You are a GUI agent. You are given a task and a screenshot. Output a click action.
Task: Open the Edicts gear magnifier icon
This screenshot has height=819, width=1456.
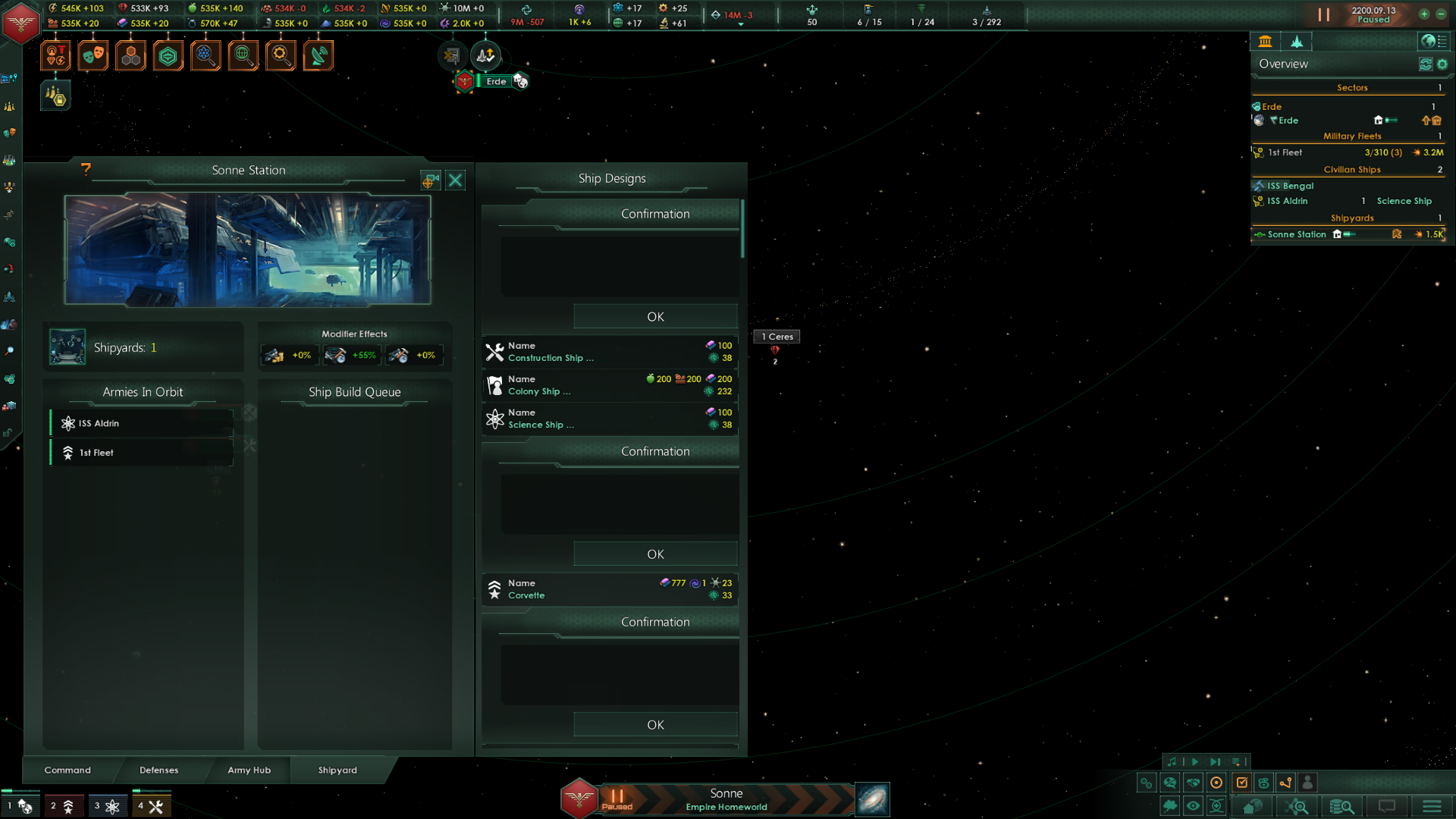[281, 55]
